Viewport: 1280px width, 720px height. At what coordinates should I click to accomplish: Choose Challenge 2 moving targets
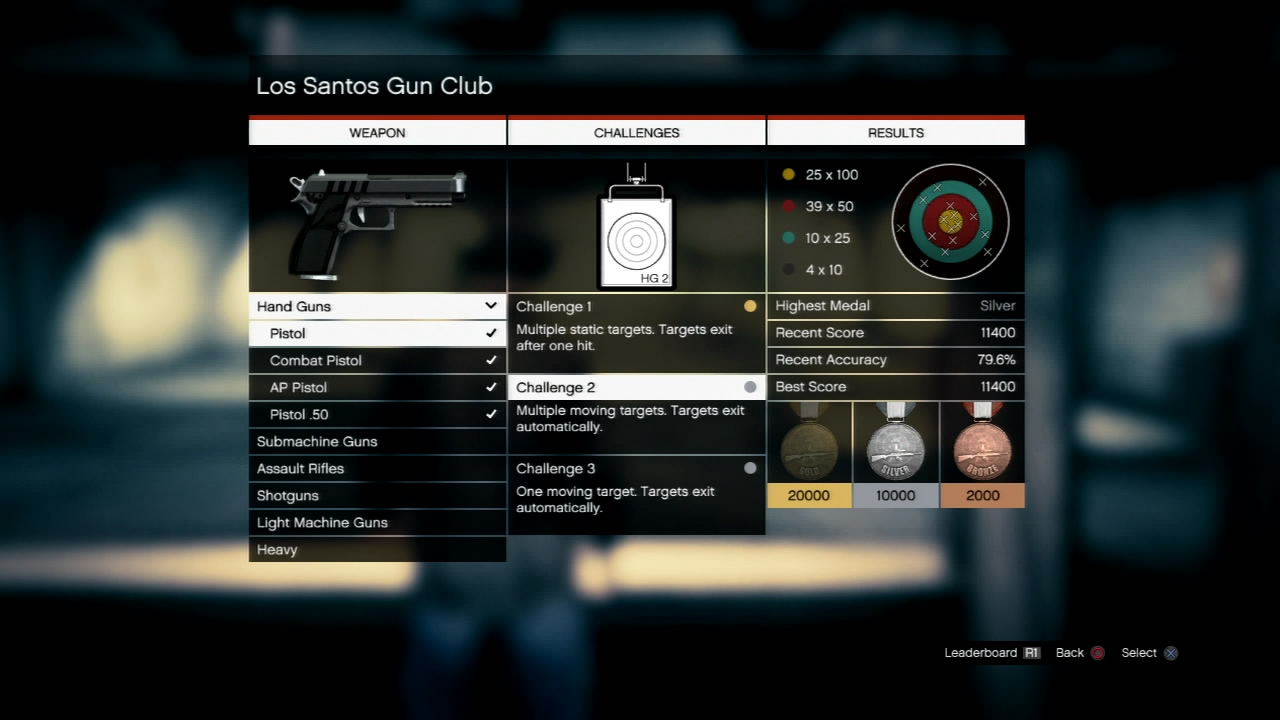click(636, 405)
